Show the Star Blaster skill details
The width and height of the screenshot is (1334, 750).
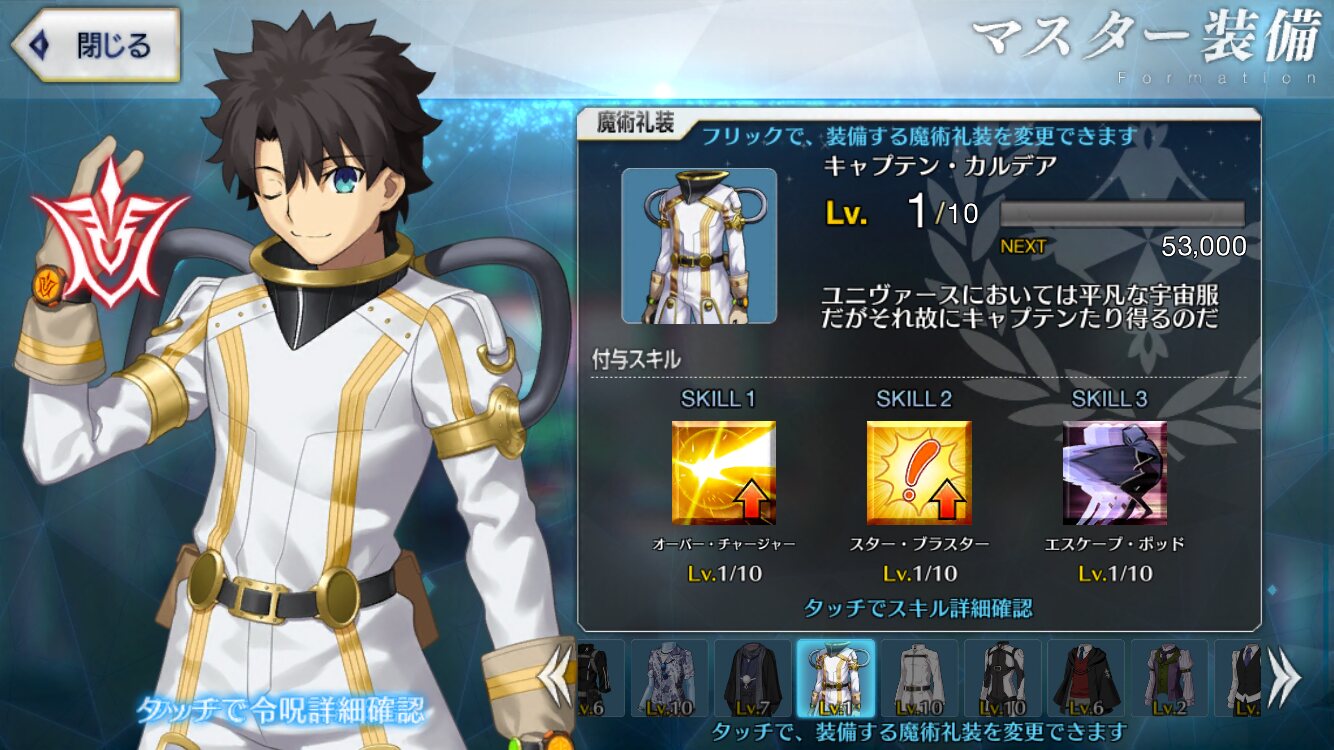(918, 473)
